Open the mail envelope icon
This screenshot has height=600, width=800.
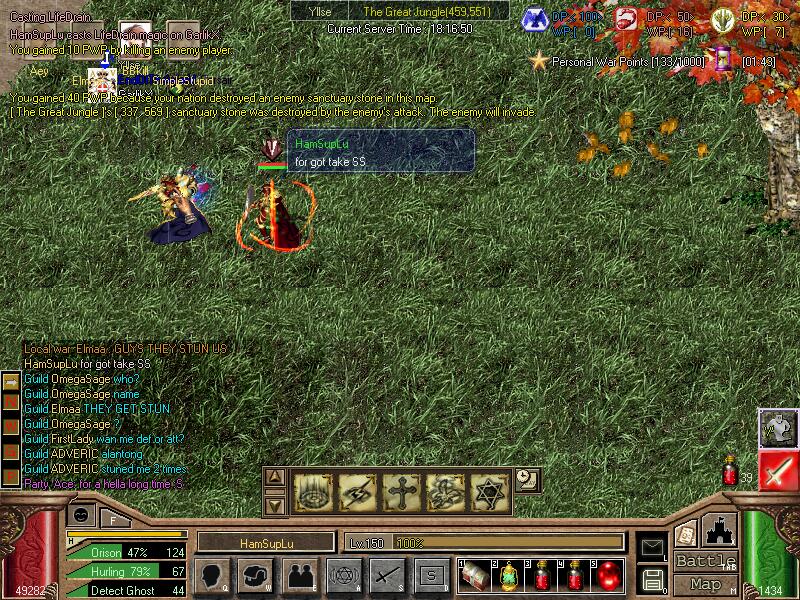point(651,547)
